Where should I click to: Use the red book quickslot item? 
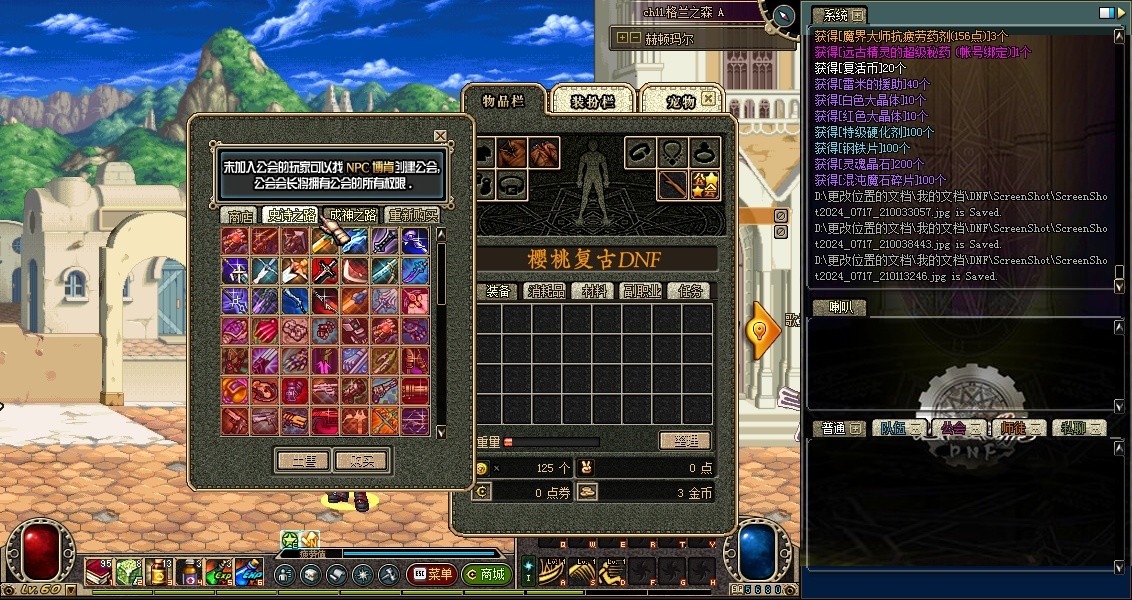[98, 572]
